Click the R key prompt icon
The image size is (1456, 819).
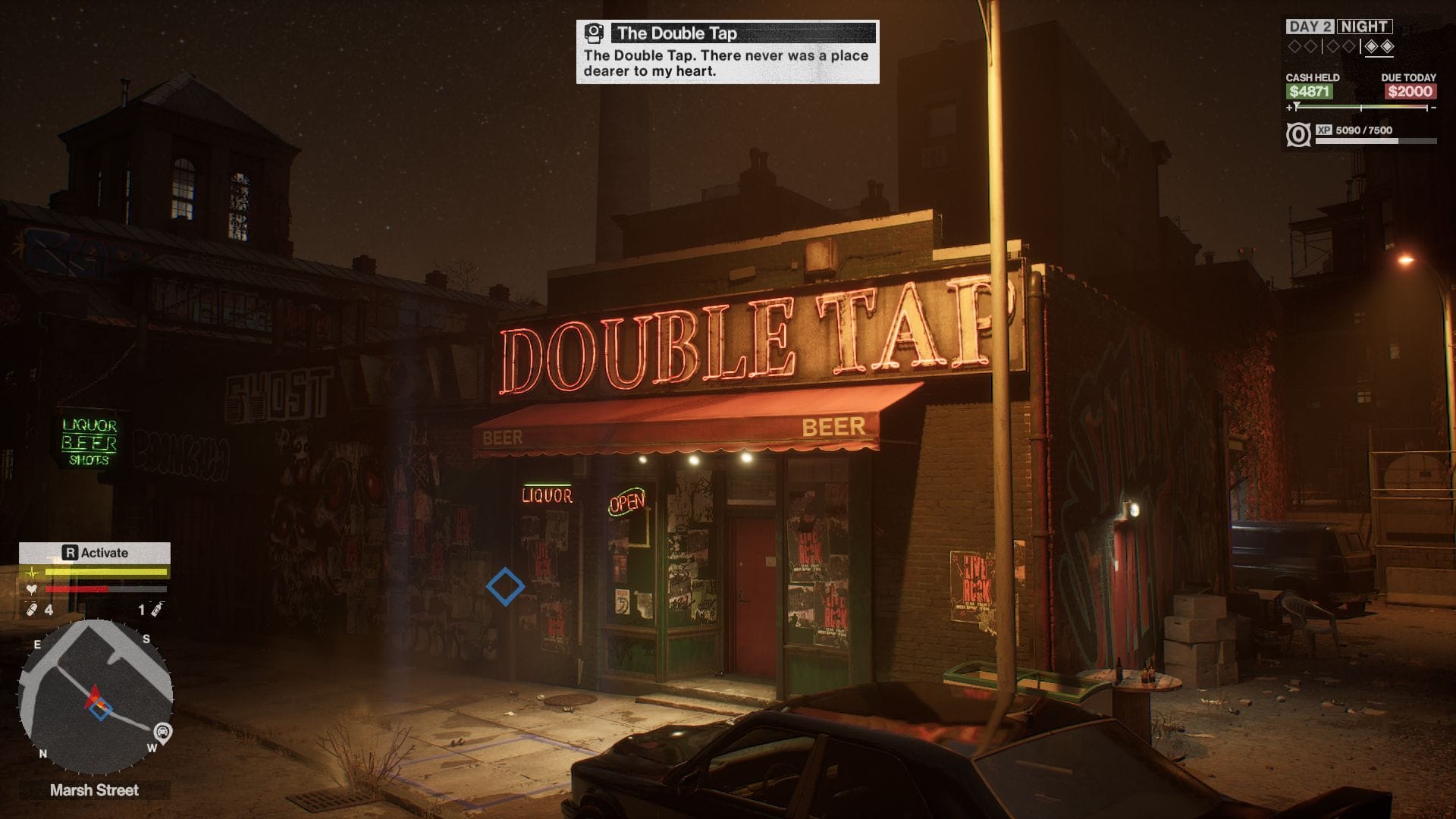(x=71, y=554)
